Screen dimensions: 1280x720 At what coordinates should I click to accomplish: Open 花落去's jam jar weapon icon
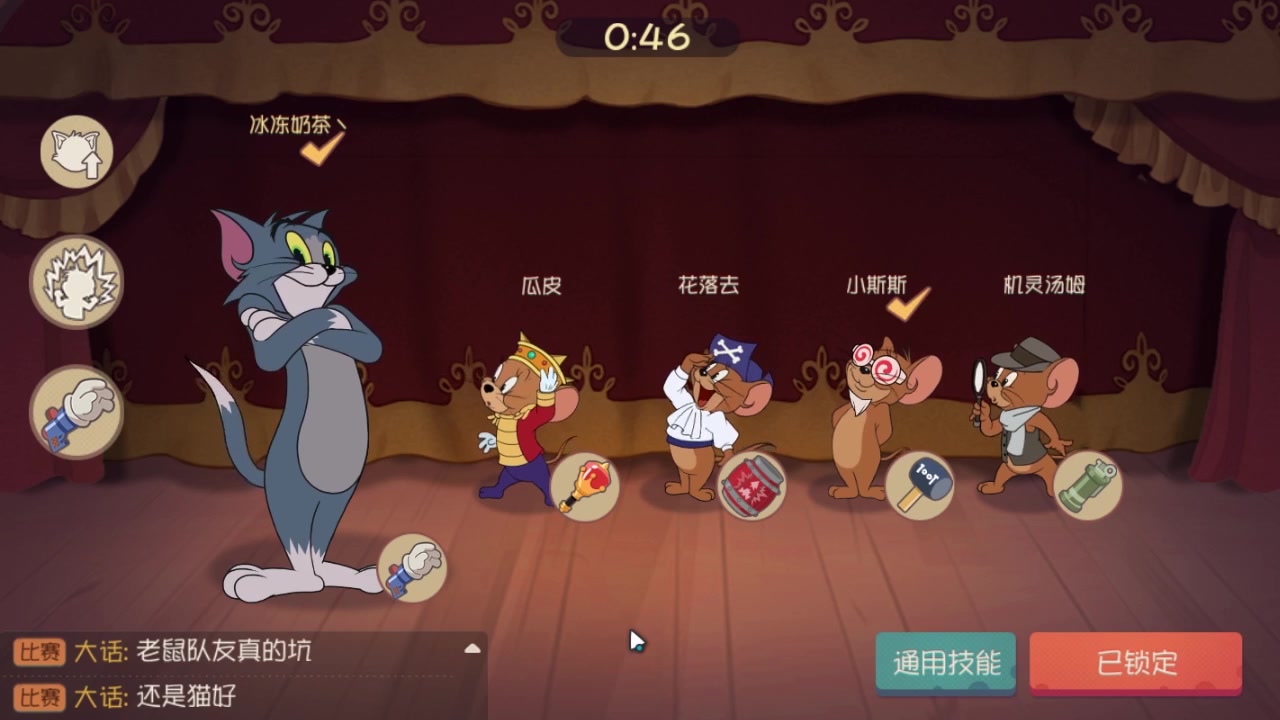pyautogui.click(x=753, y=487)
